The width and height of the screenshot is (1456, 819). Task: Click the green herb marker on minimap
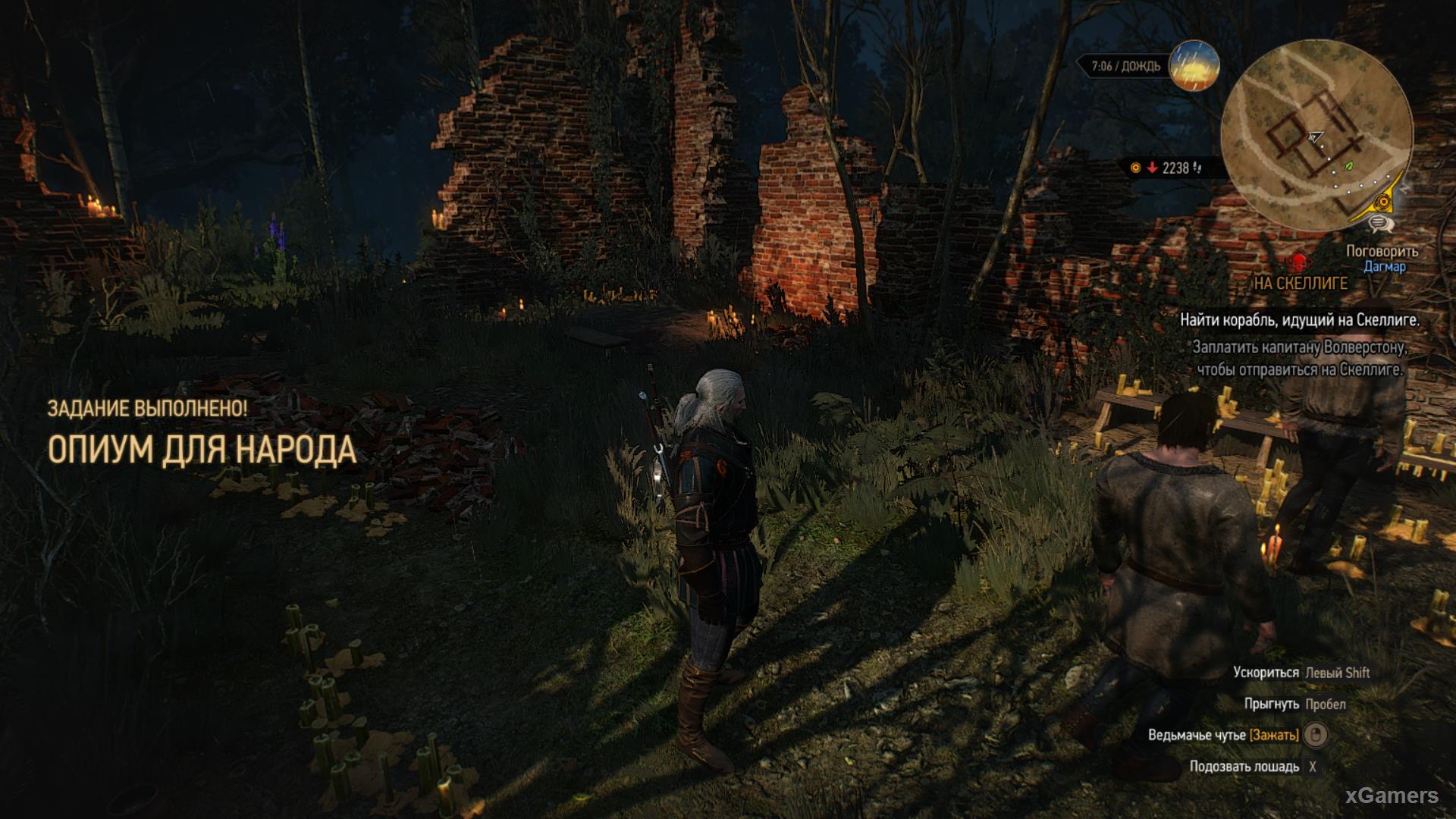tap(1349, 166)
